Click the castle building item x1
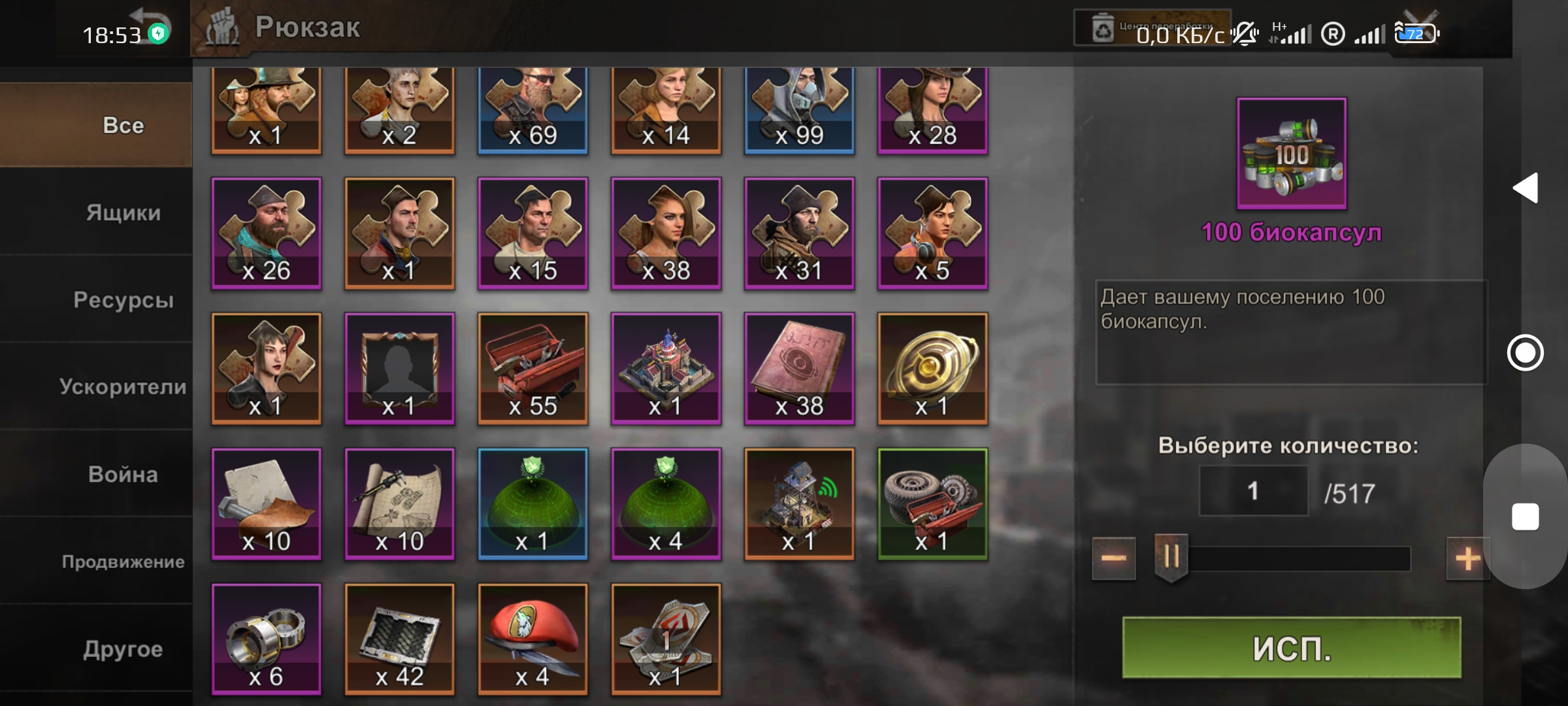 coord(666,368)
